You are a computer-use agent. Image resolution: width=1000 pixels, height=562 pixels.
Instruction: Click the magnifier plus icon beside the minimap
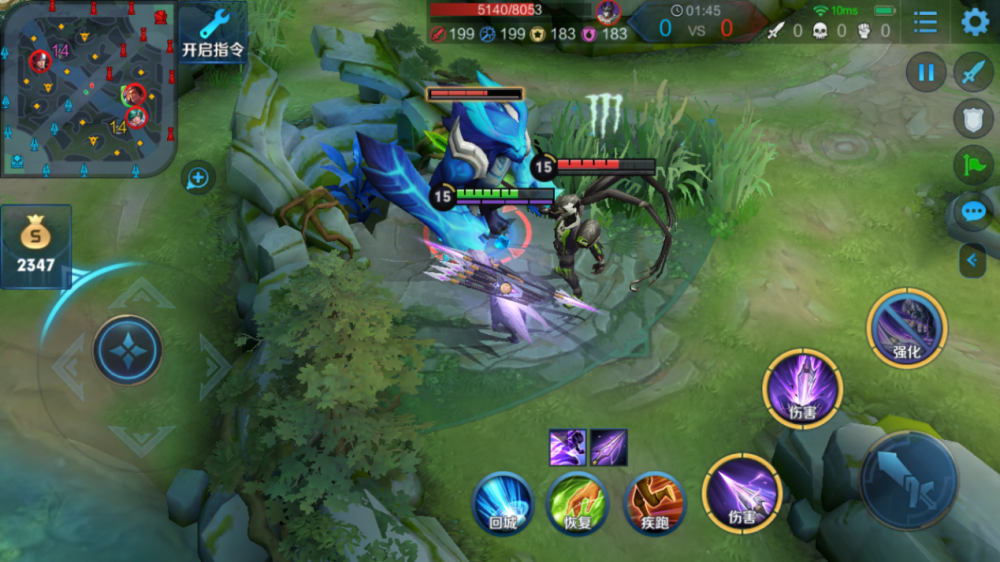198,179
